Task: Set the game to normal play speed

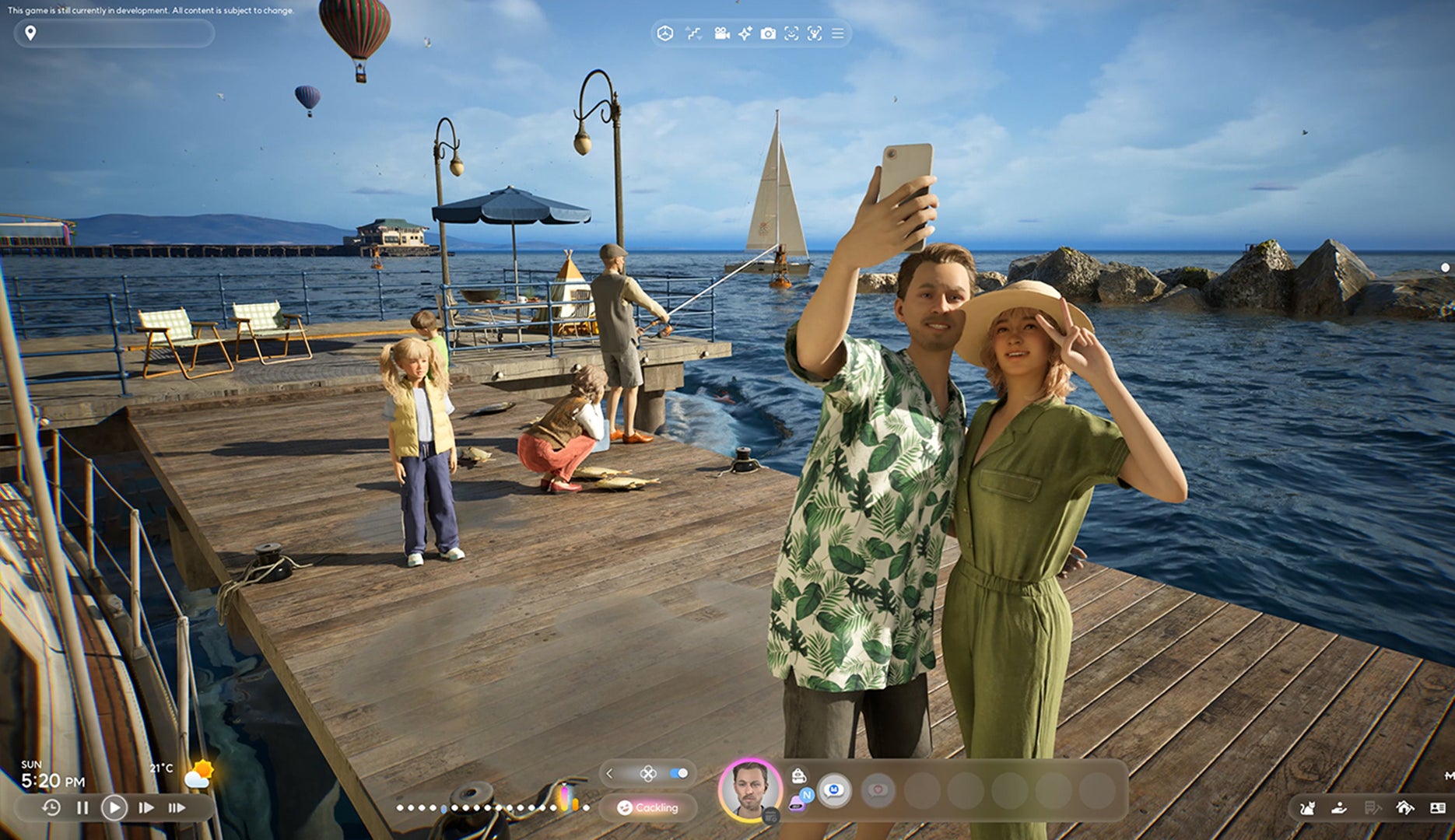Action: [x=114, y=807]
